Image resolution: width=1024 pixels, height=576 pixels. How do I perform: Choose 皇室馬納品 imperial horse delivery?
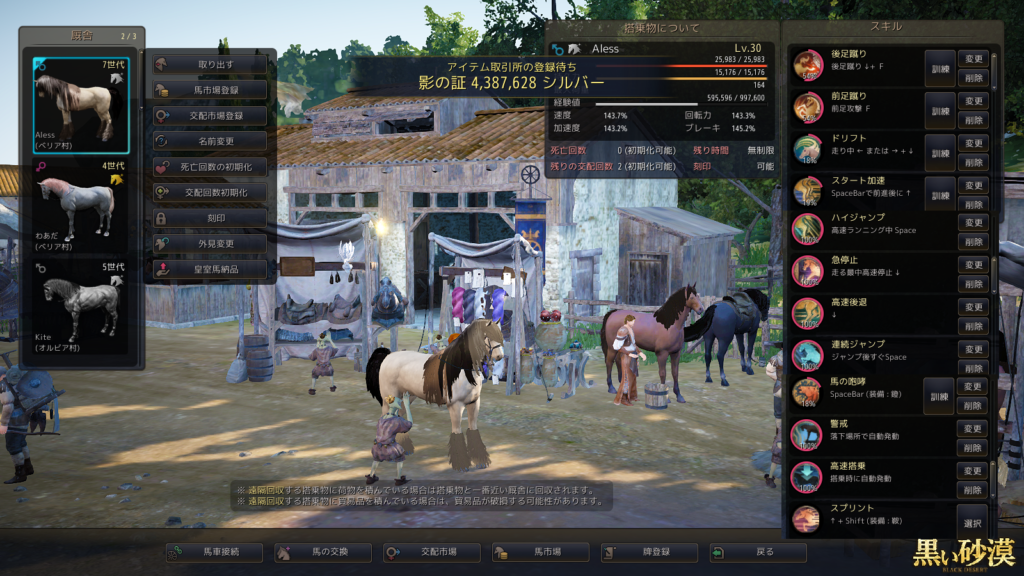[x=210, y=269]
